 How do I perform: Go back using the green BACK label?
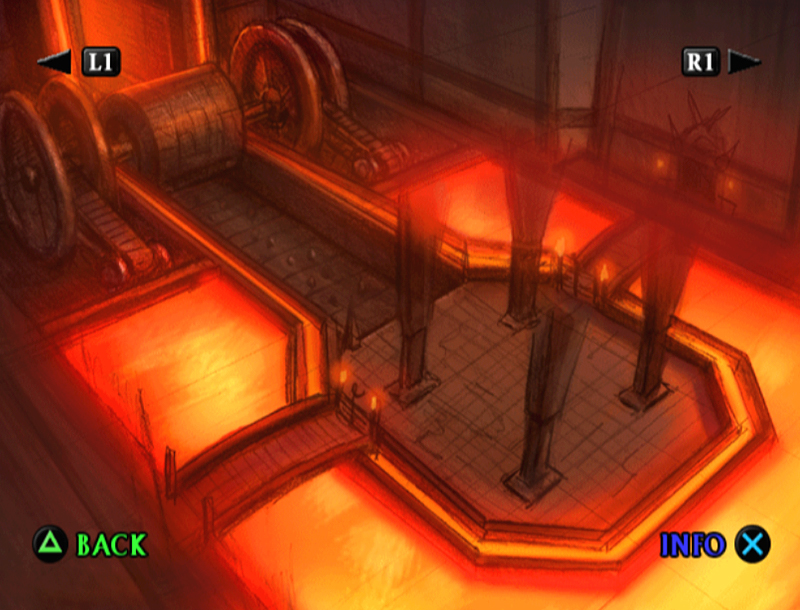click(x=111, y=545)
